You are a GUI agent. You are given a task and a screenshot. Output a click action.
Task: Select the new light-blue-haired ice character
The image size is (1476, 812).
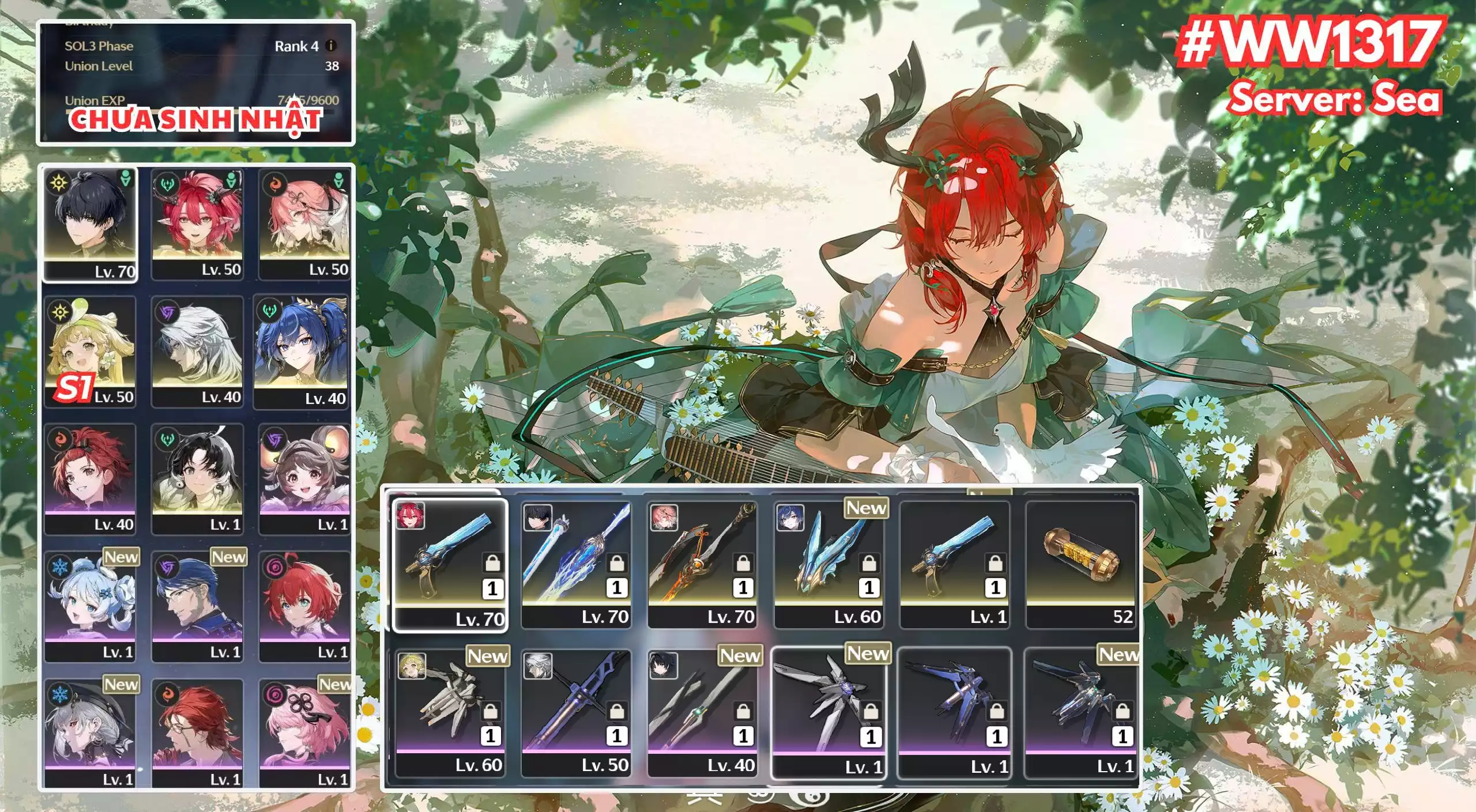click(91, 607)
